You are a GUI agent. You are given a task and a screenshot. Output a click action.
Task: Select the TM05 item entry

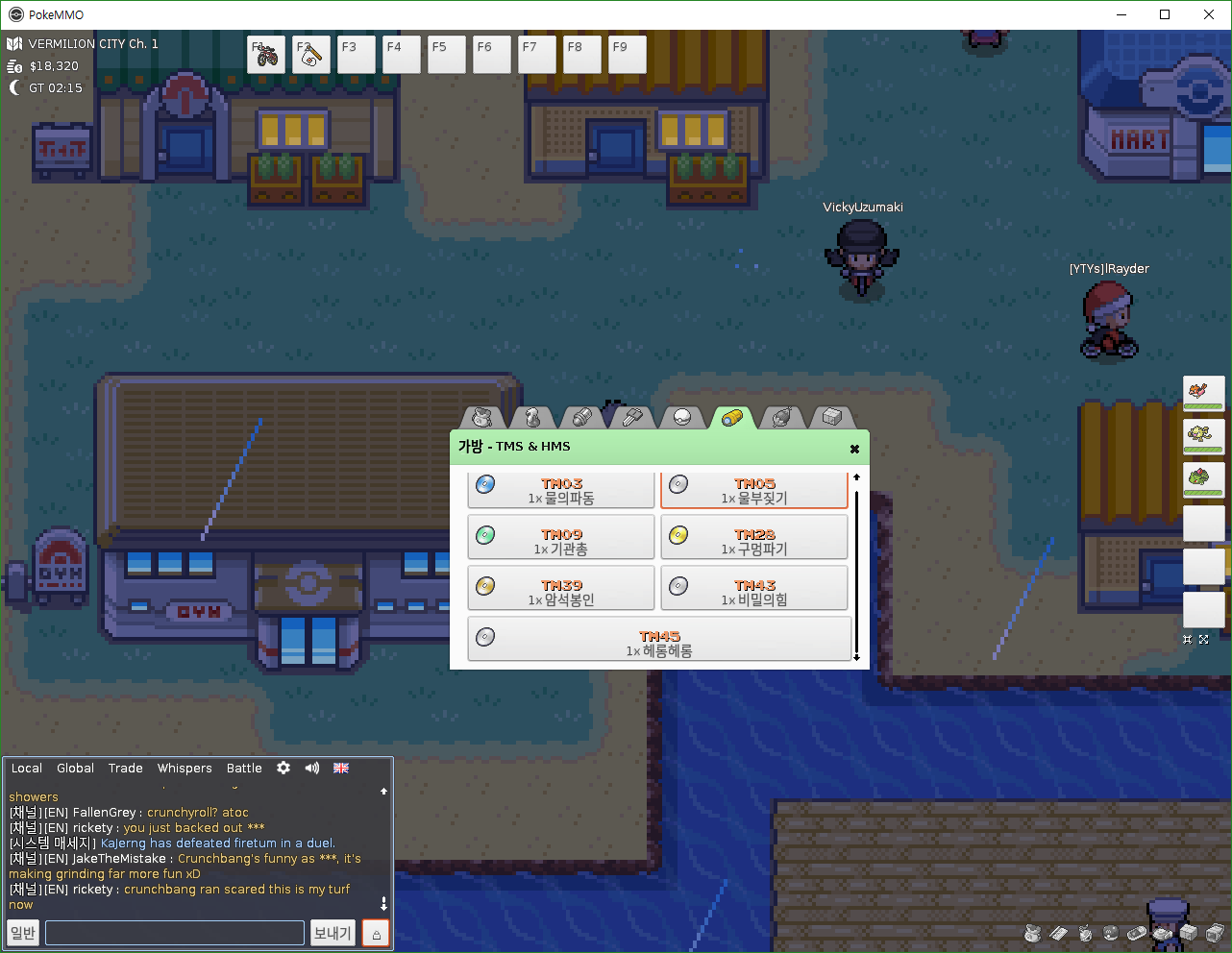click(754, 490)
